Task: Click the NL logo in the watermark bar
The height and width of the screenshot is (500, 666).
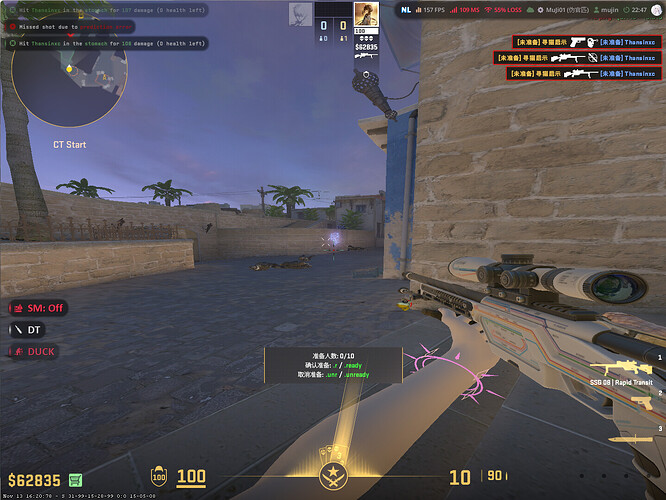Action: (x=406, y=9)
